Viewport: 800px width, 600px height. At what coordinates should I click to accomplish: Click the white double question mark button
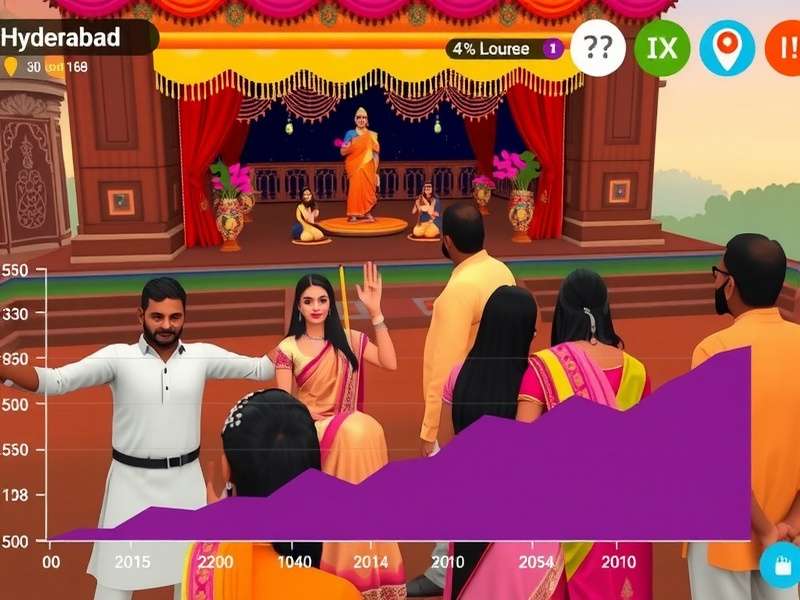(x=598, y=47)
